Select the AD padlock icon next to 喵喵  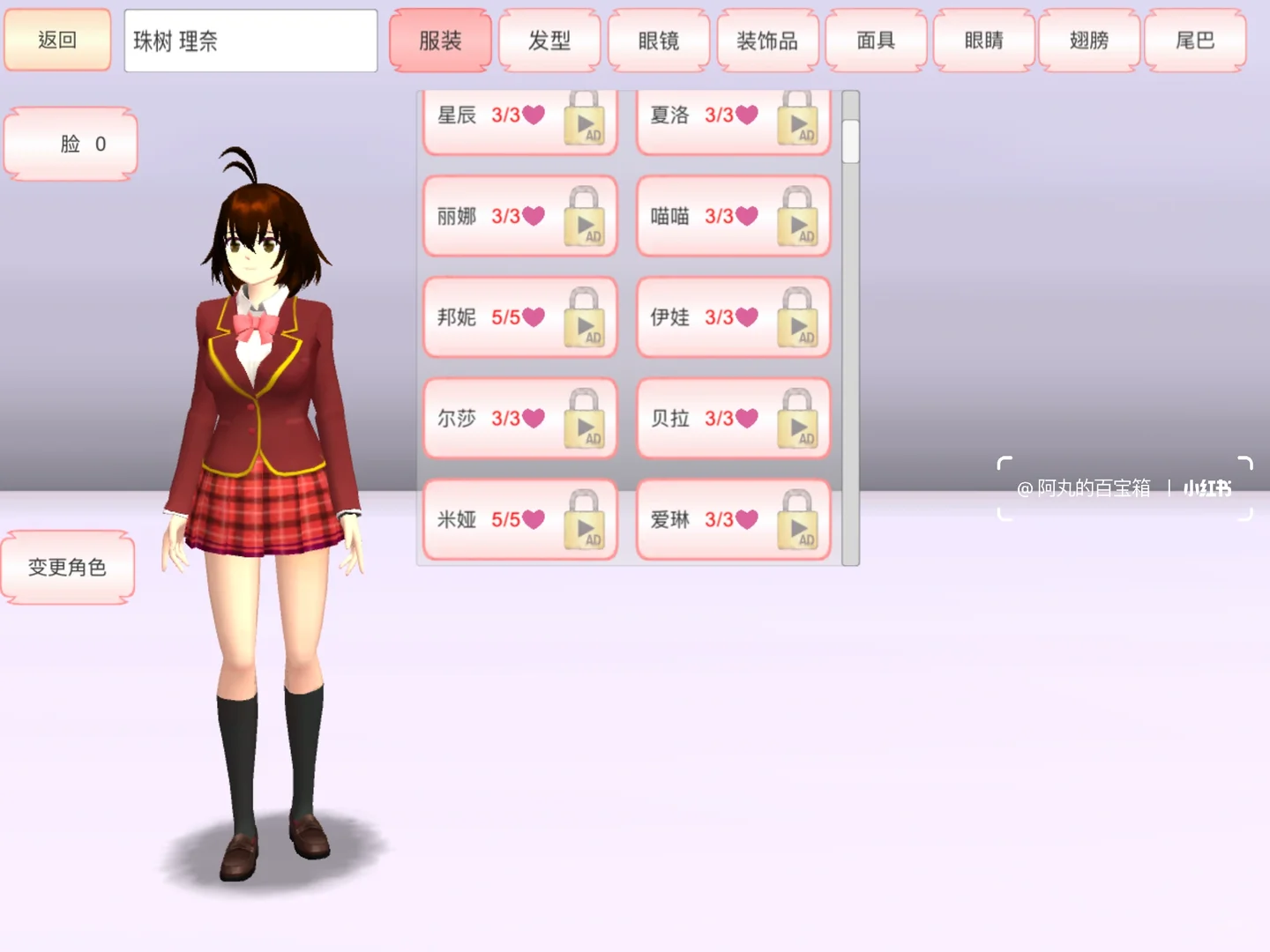(x=799, y=216)
